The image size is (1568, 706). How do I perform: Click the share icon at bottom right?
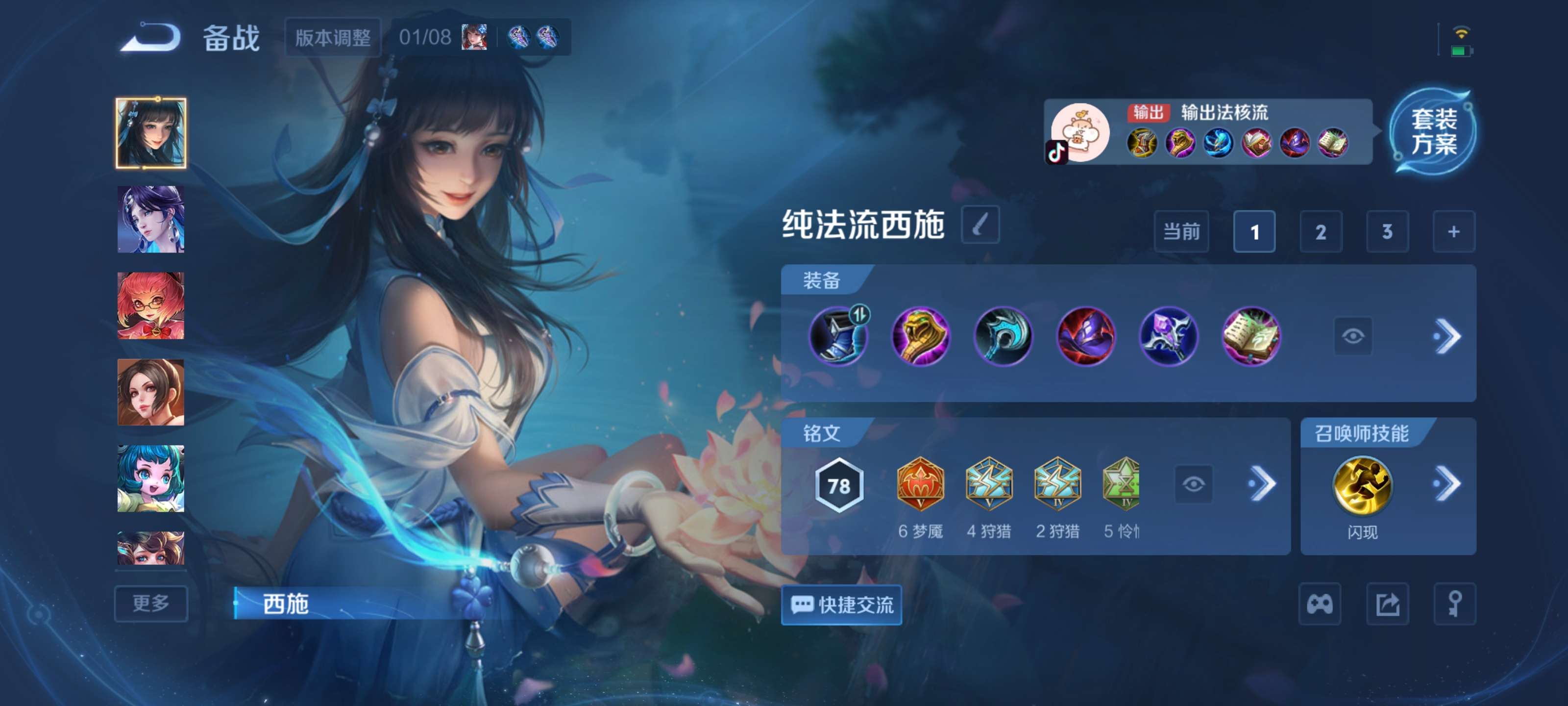[1389, 605]
